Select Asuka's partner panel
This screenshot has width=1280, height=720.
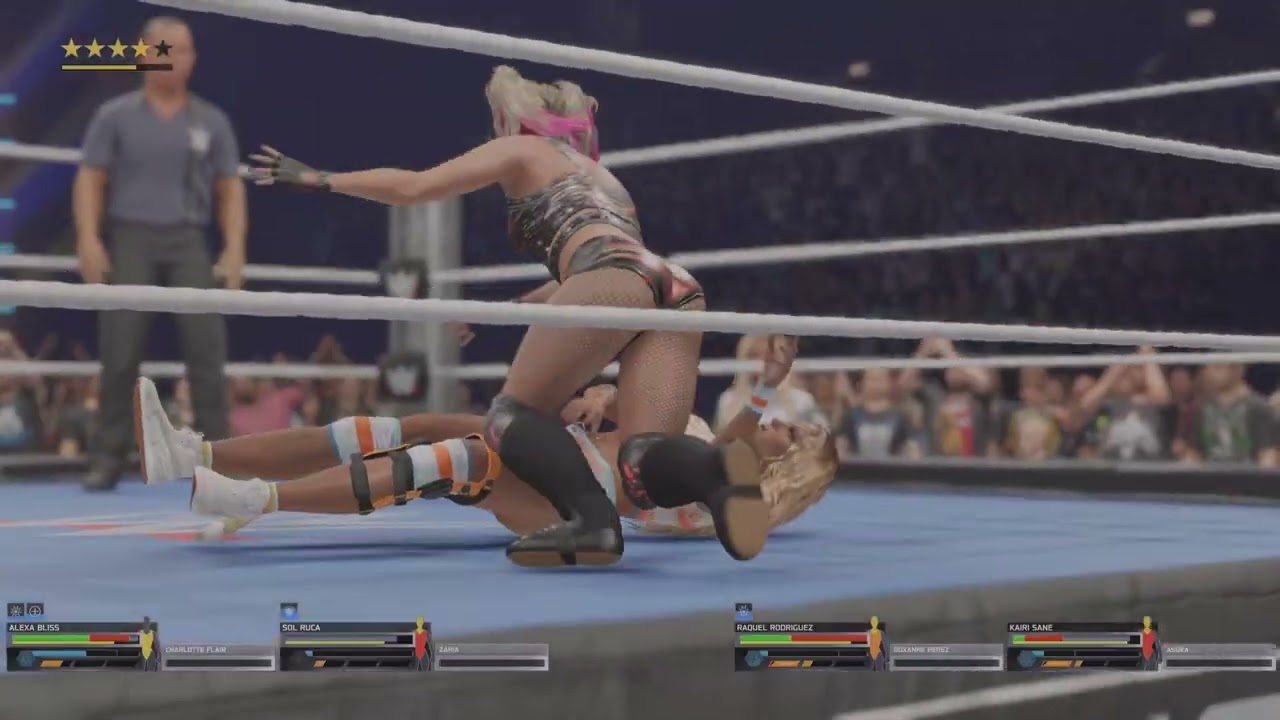1219,657
